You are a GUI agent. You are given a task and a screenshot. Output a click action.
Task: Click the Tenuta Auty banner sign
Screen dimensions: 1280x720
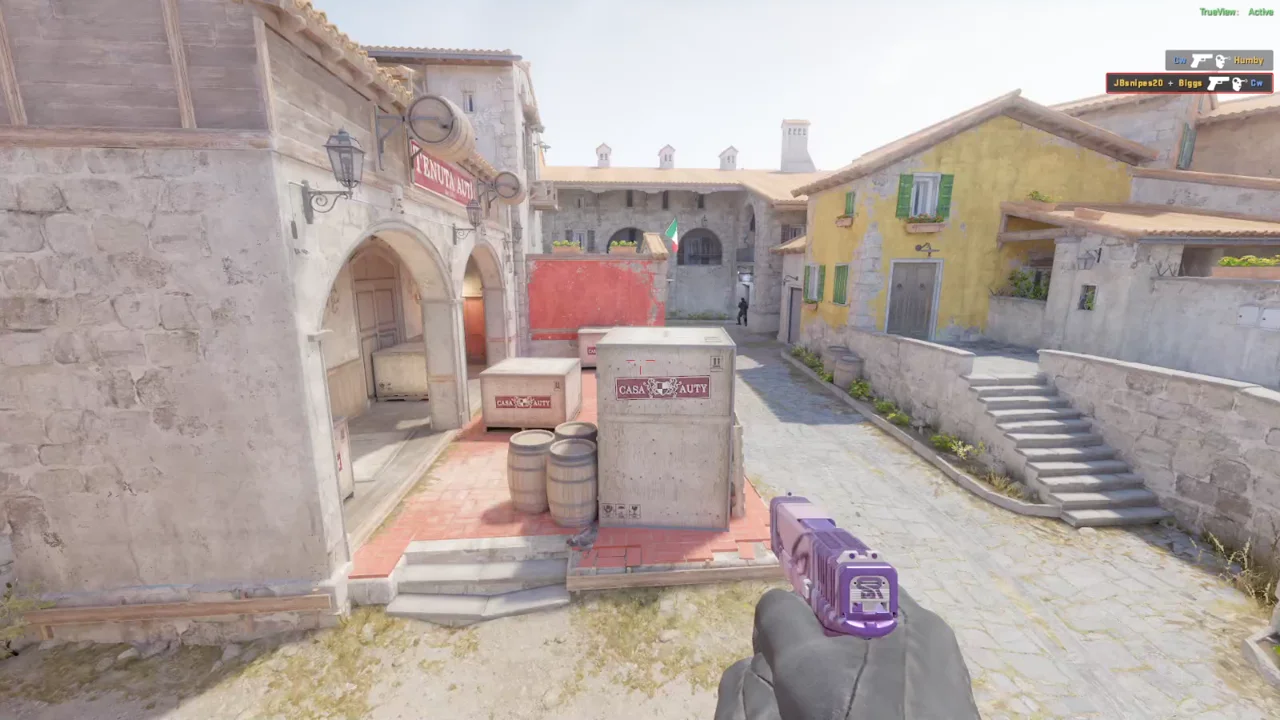pos(440,173)
